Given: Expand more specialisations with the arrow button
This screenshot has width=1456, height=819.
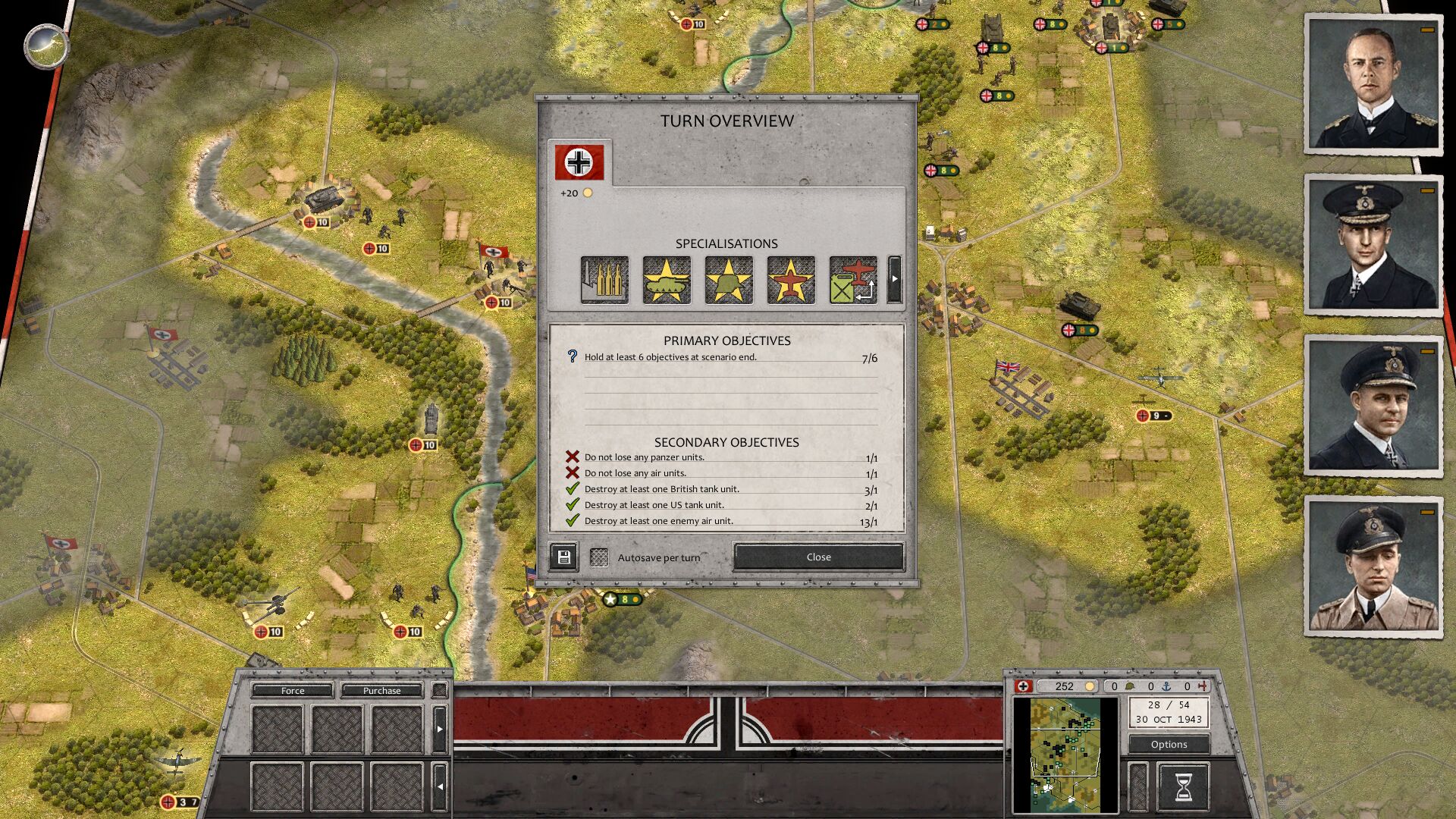Looking at the screenshot, I should click(895, 279).
